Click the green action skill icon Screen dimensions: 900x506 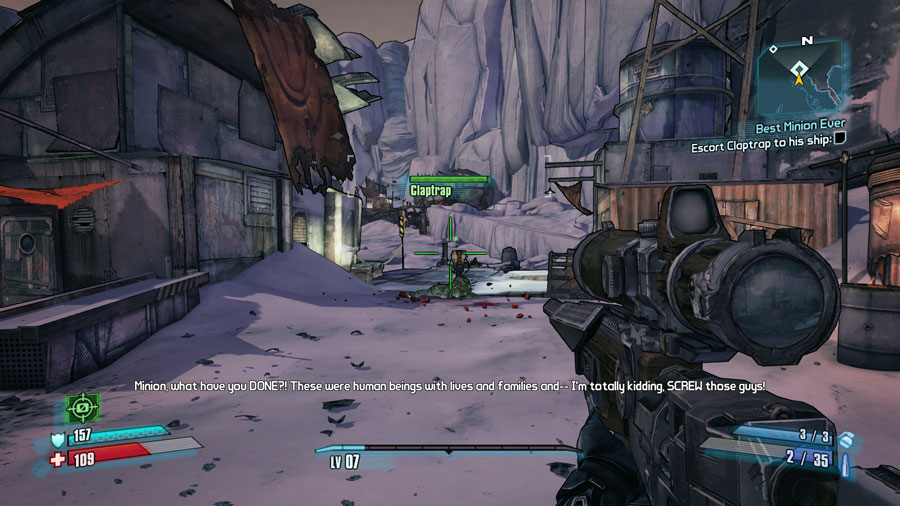point(82,408)
